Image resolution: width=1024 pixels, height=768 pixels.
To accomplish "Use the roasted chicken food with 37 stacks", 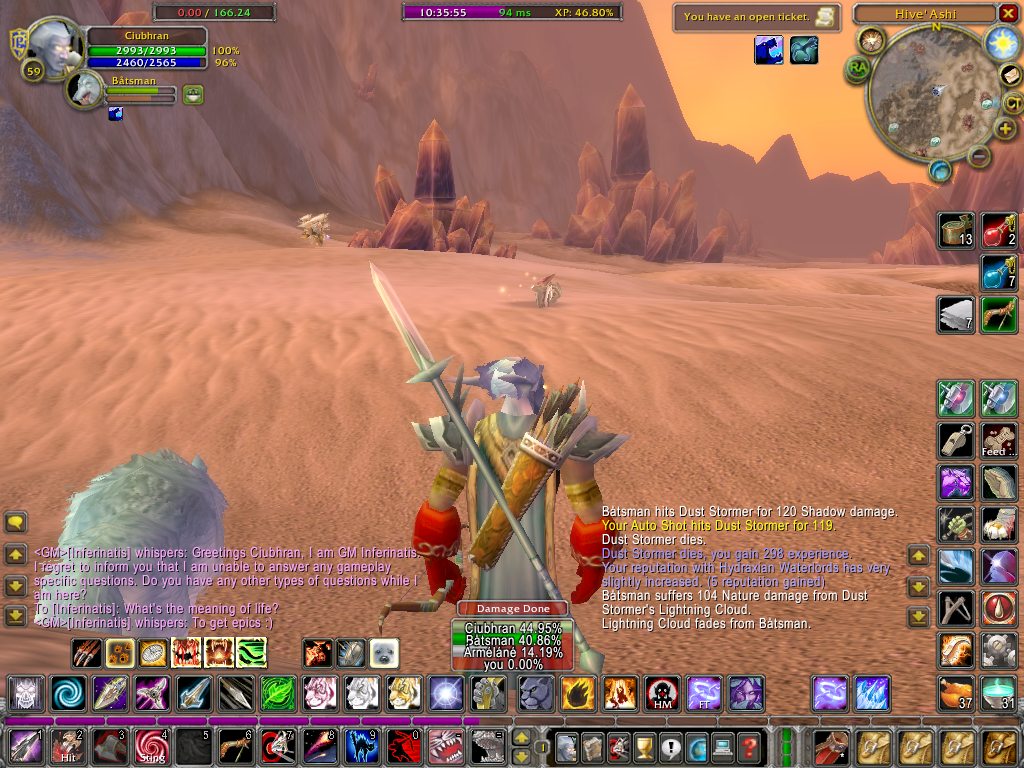I will pos(956,692).
